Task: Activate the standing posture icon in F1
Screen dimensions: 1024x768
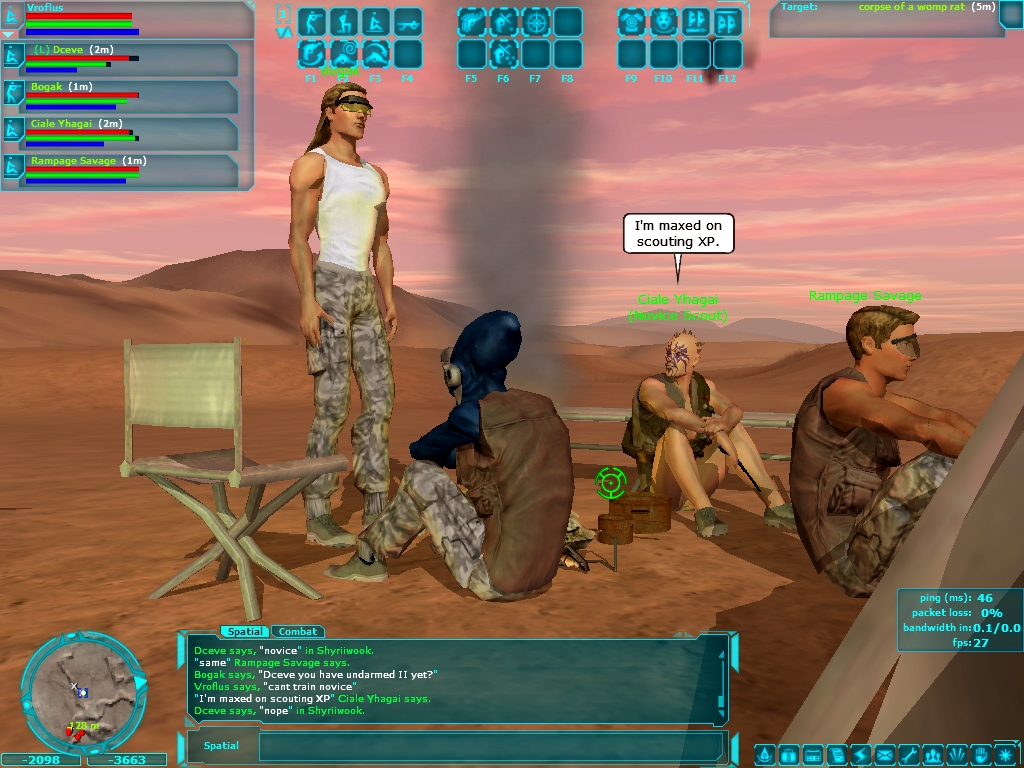Action: 311,21
